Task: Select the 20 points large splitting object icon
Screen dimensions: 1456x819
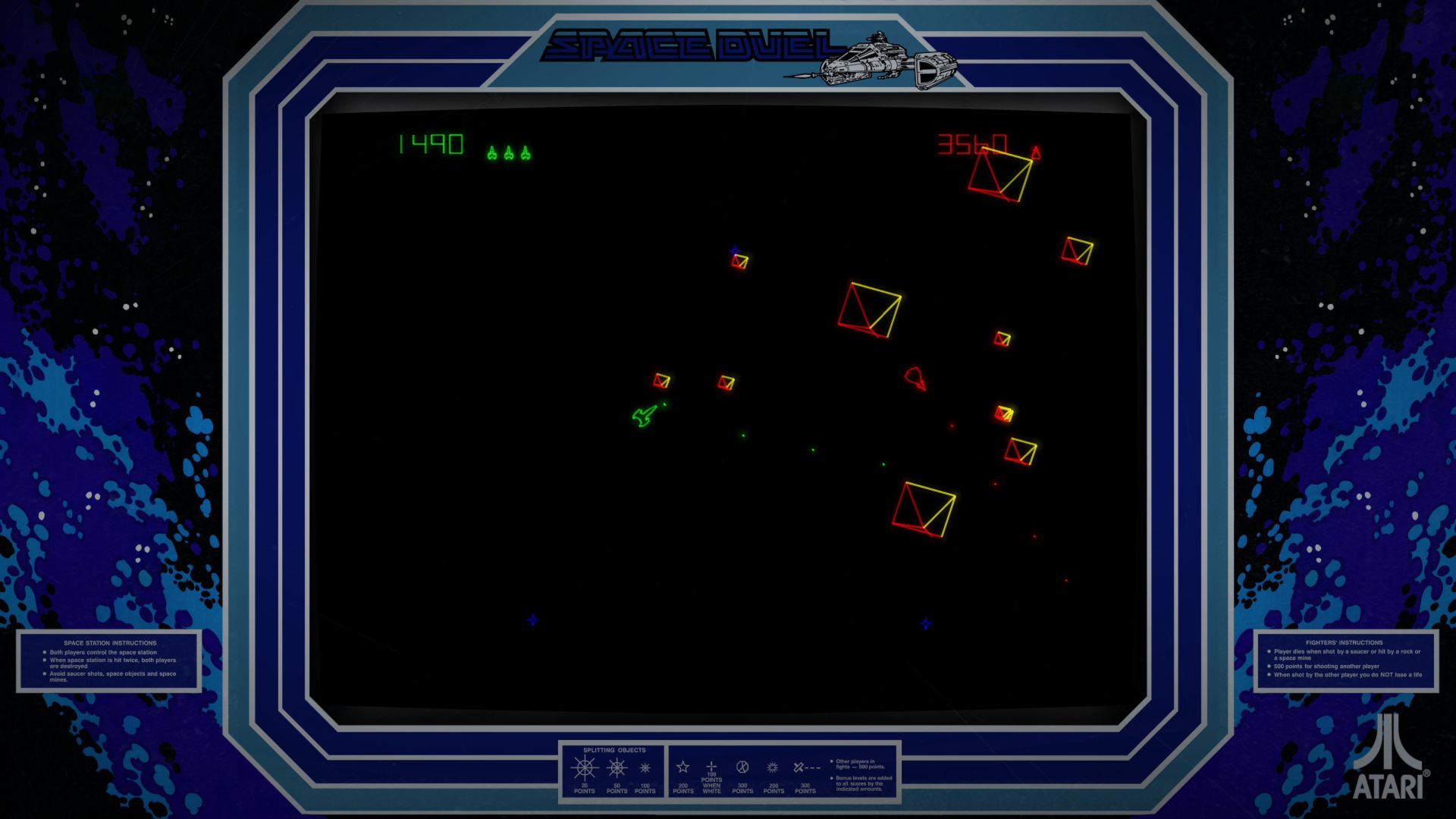Action: tap(584, 769)
